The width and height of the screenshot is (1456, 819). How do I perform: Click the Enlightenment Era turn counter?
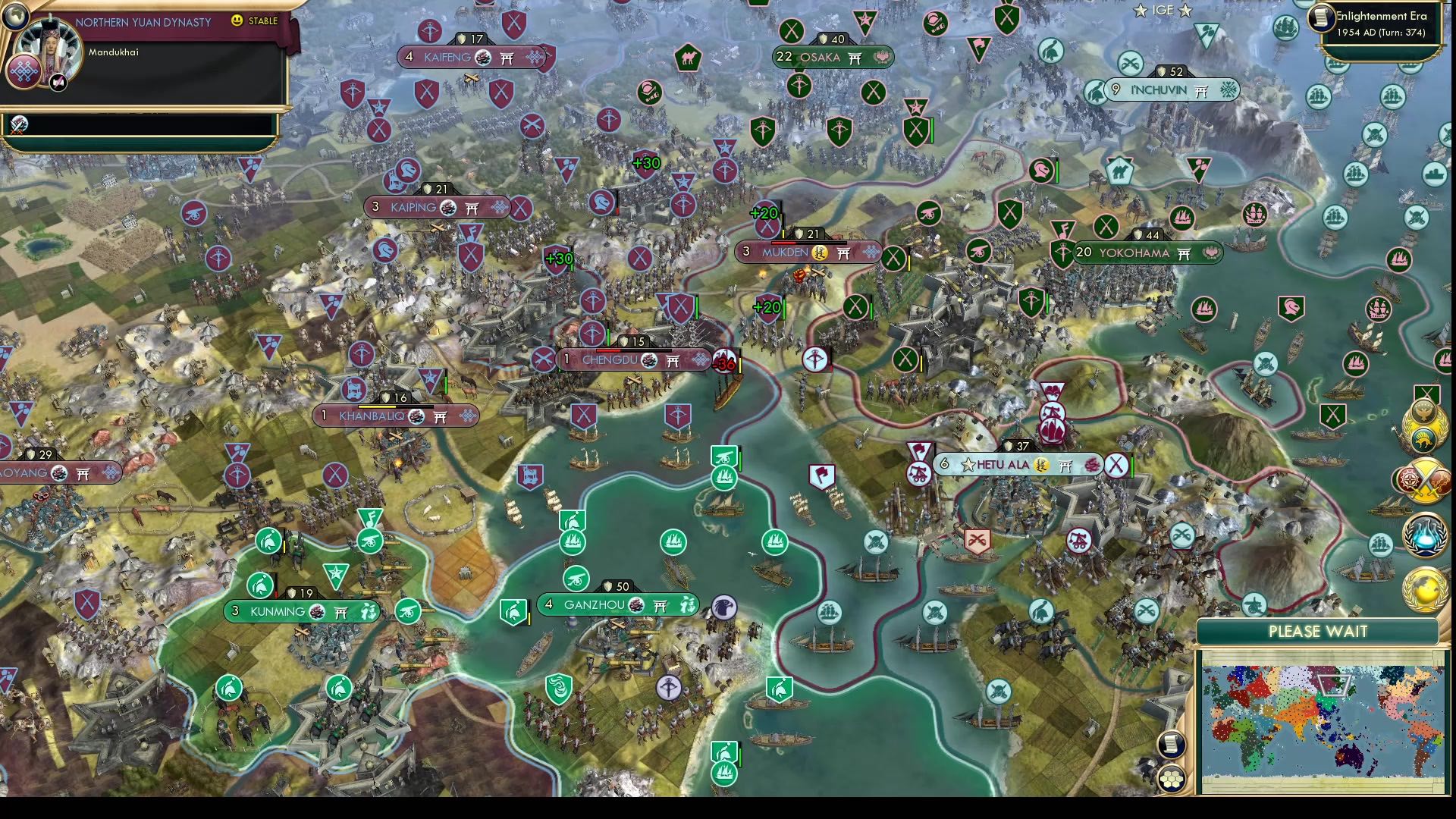tap(1381, 23)
